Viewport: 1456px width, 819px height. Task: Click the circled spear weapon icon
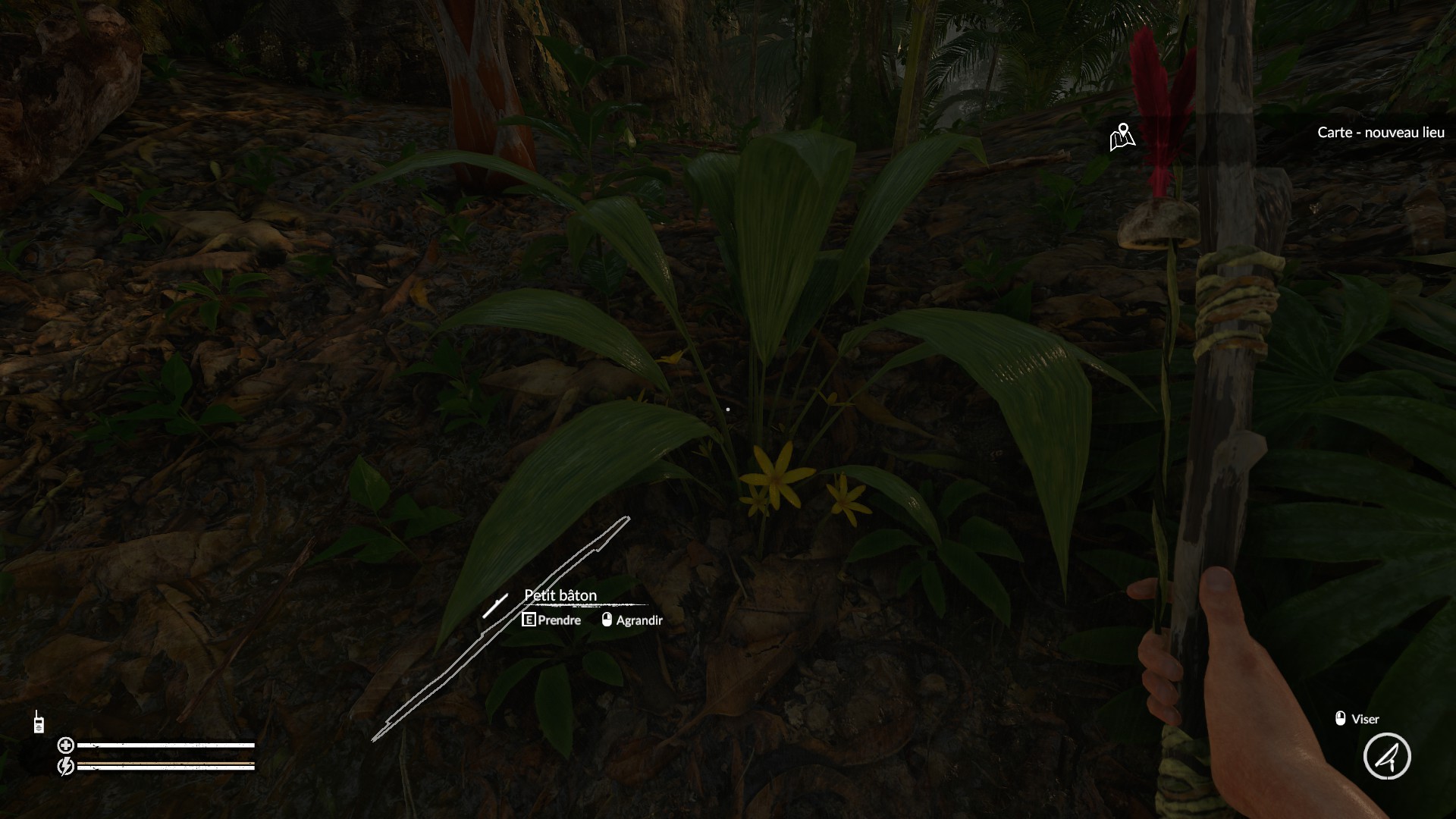click(x=1387, y=756)
